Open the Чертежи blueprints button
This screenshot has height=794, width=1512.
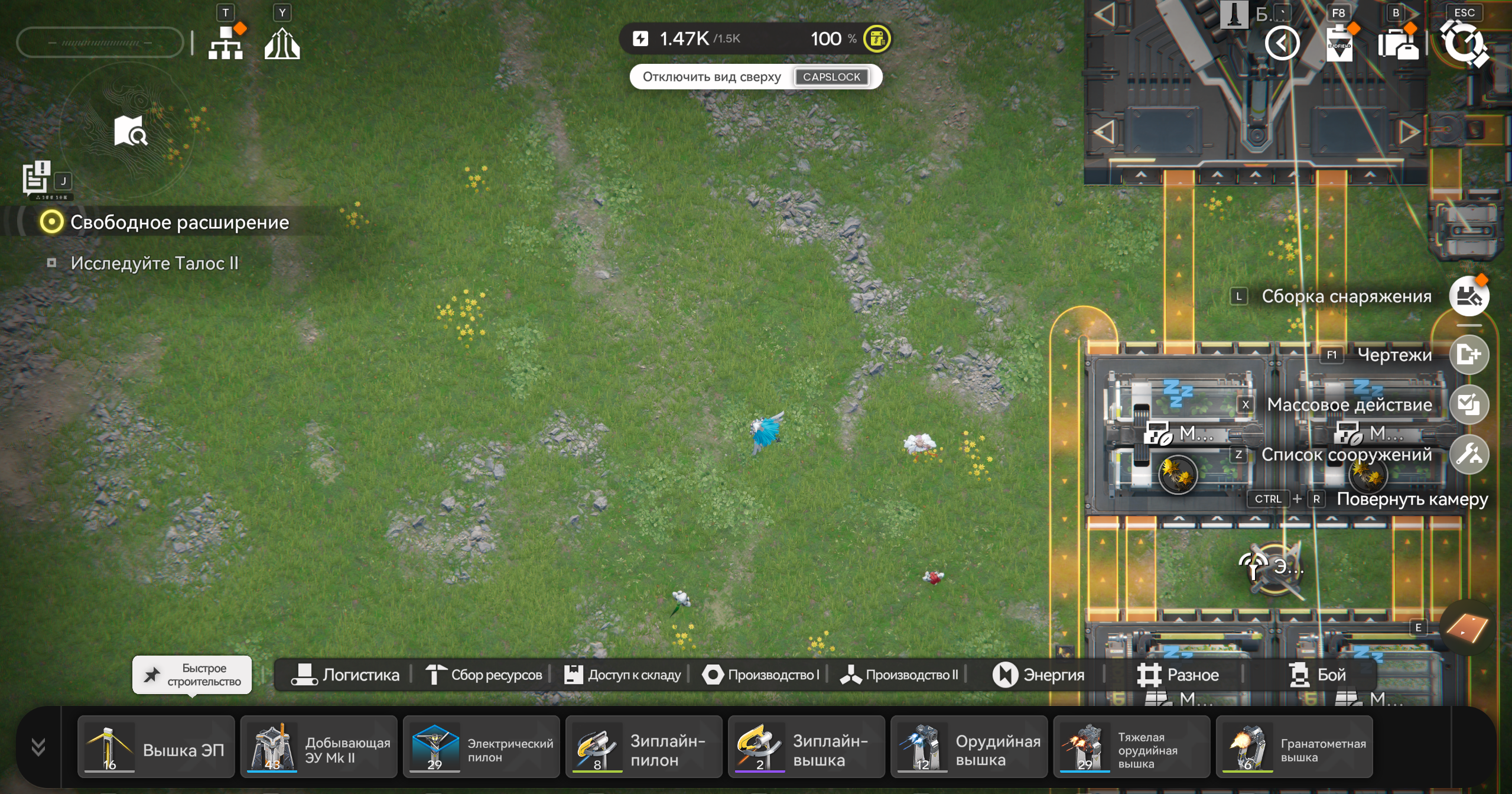1469,355
